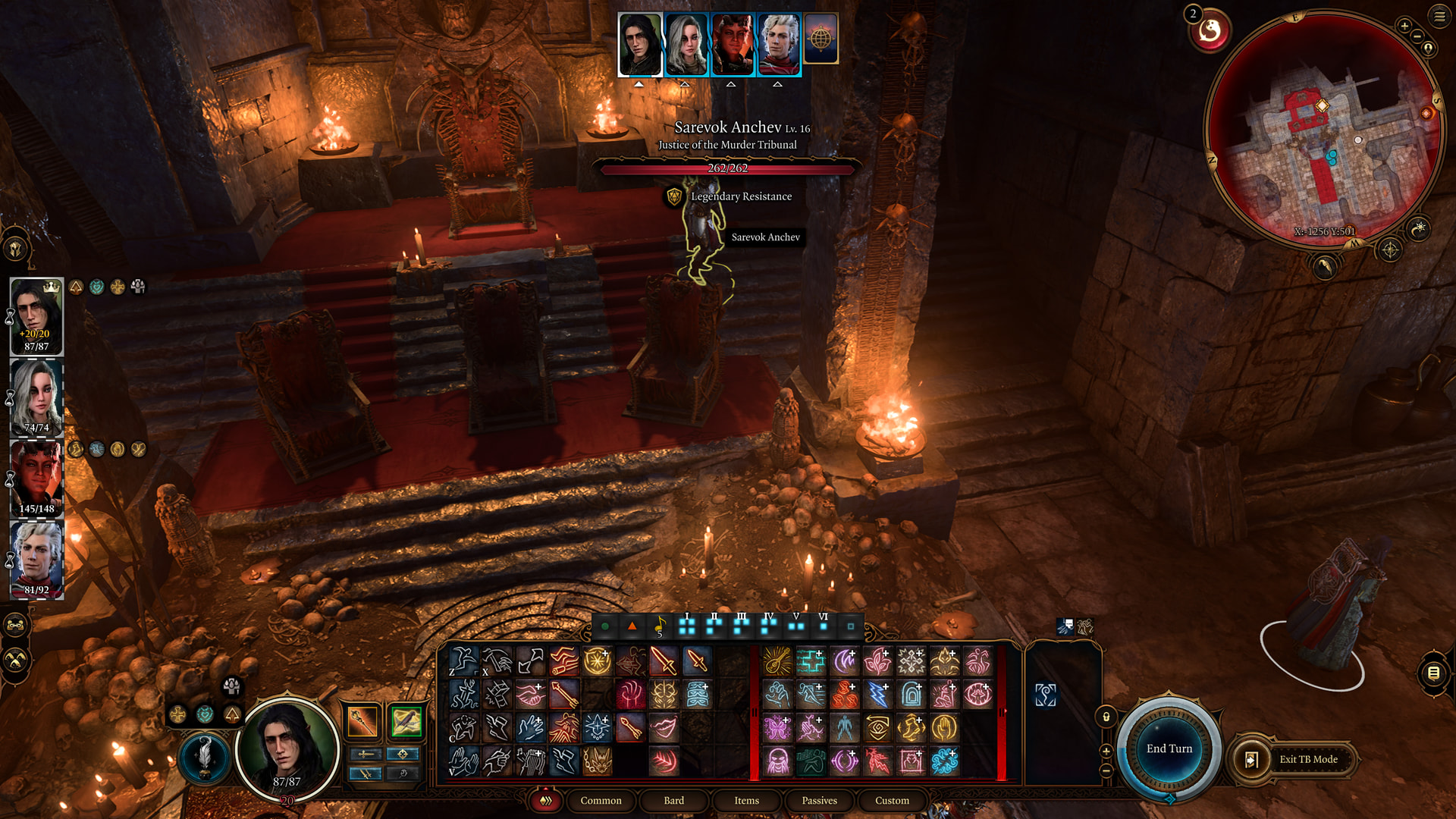1456x819 pixels.
Task: Activate the bardic inspiration feather icon
Action: [204, 757]
